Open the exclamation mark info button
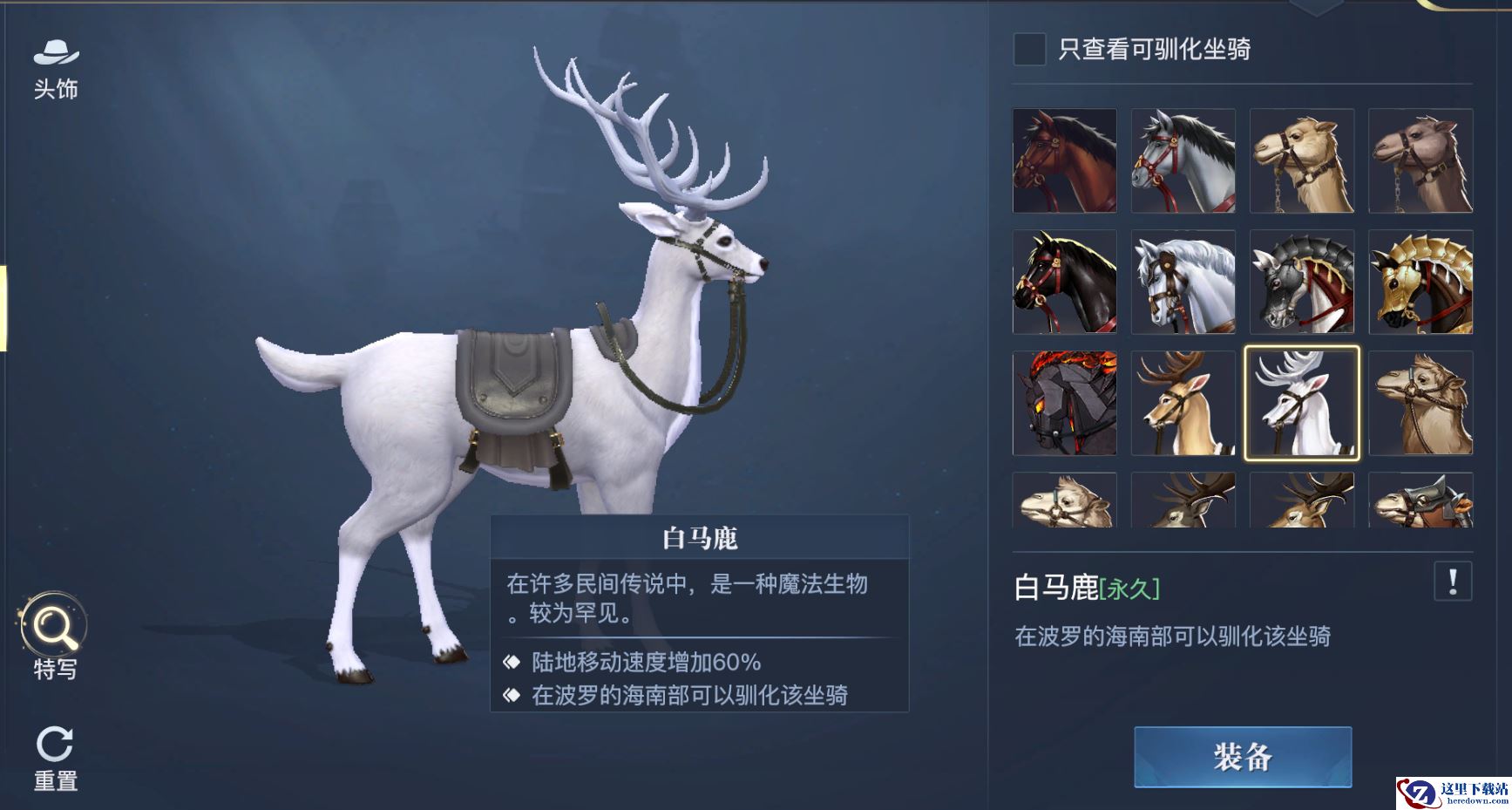This screenshot has width=1512, height=810. click(x=1452, y=582)
